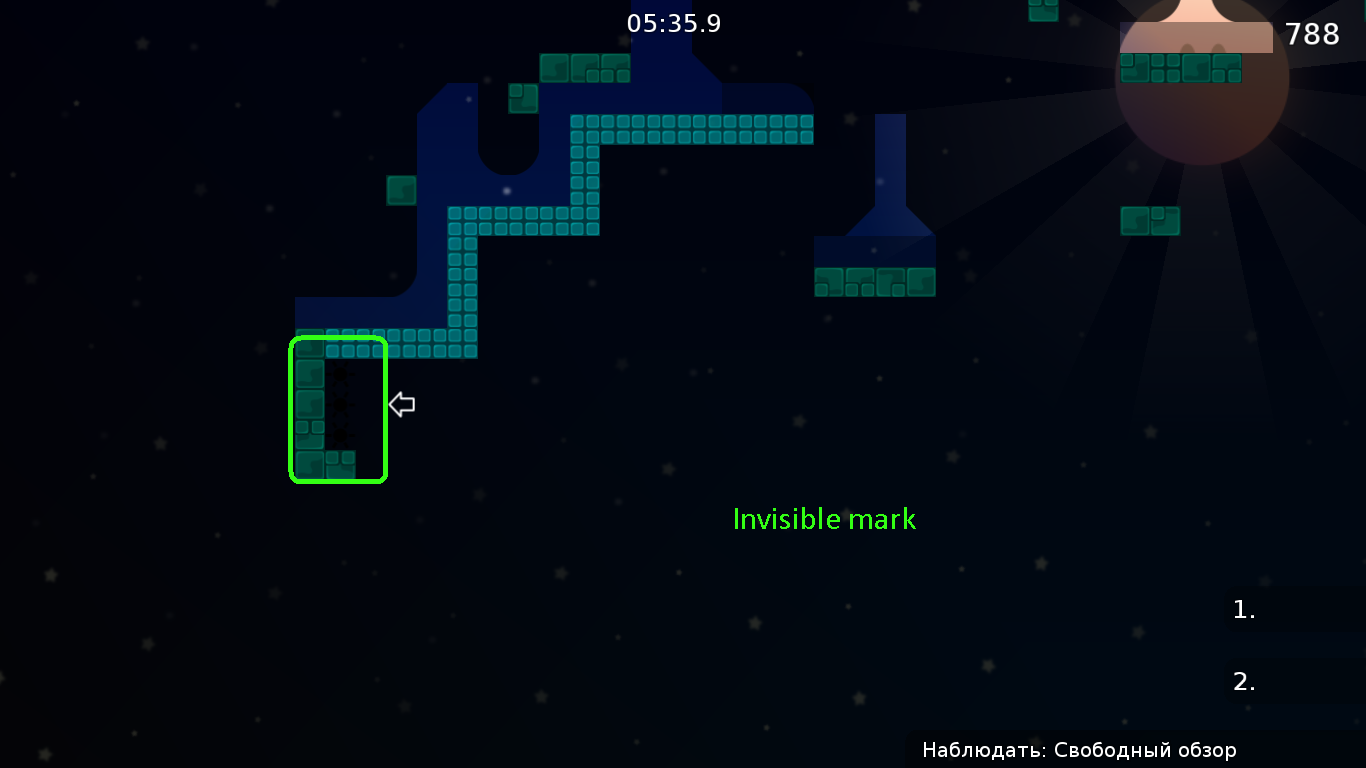Click the small square block near the top-left path
This screenshot has height=768, width=1366.
pyautogui.click(x=521, y=98)
